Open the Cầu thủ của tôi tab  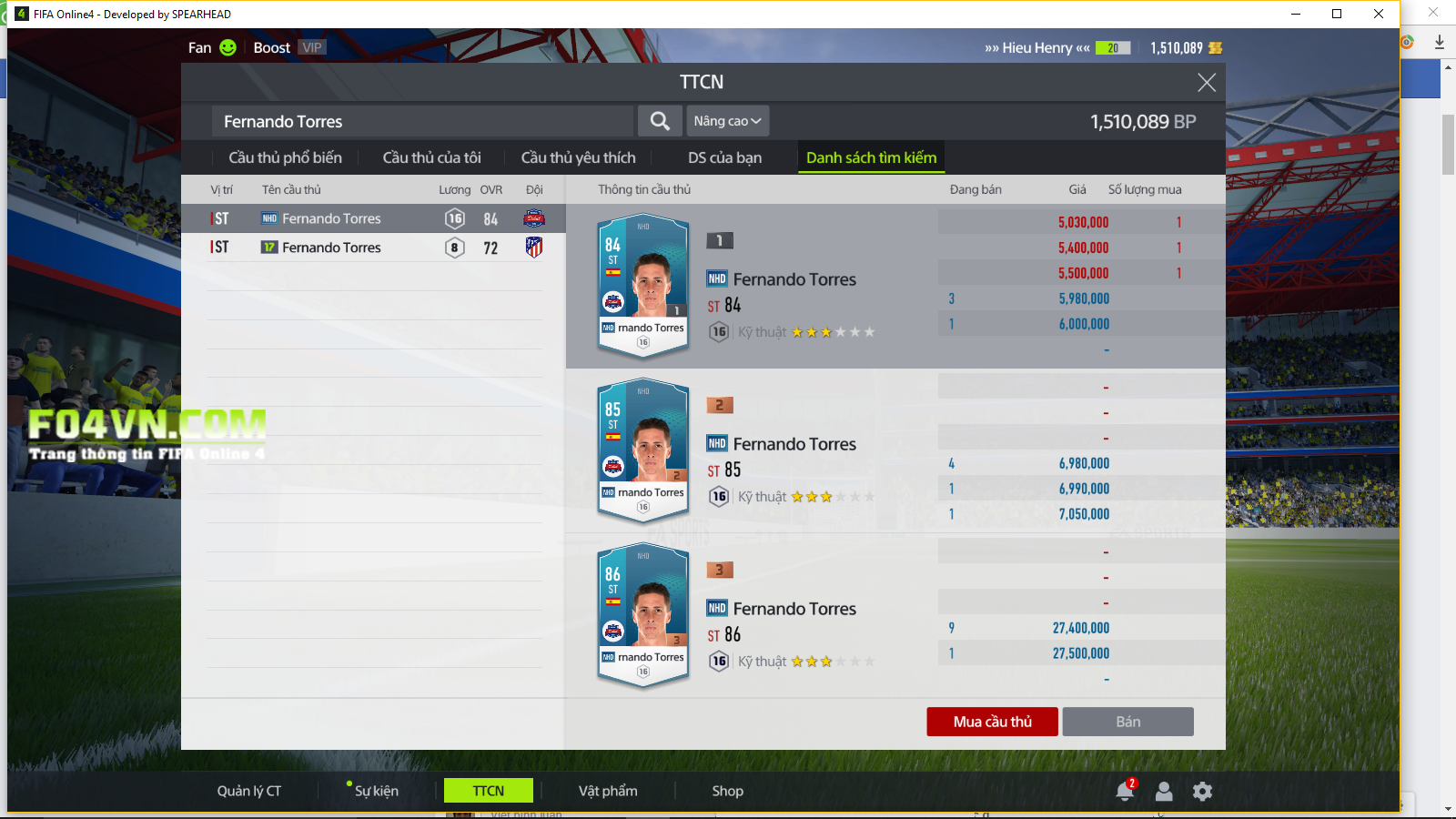[431, 157]
